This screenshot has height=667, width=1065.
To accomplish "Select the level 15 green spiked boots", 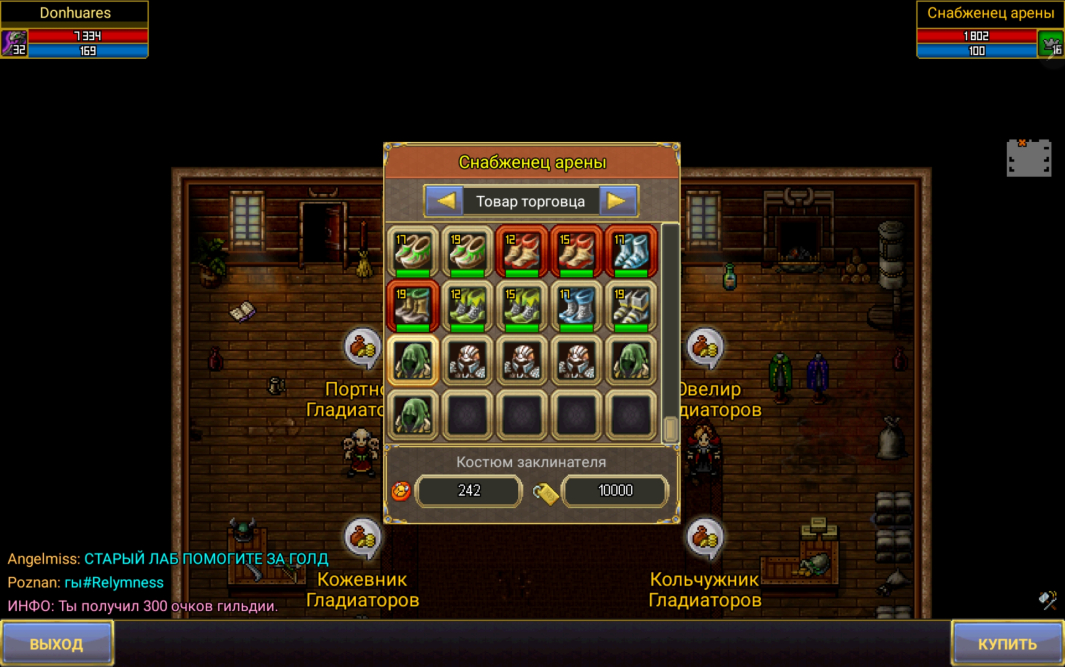I will coord(522,306).
